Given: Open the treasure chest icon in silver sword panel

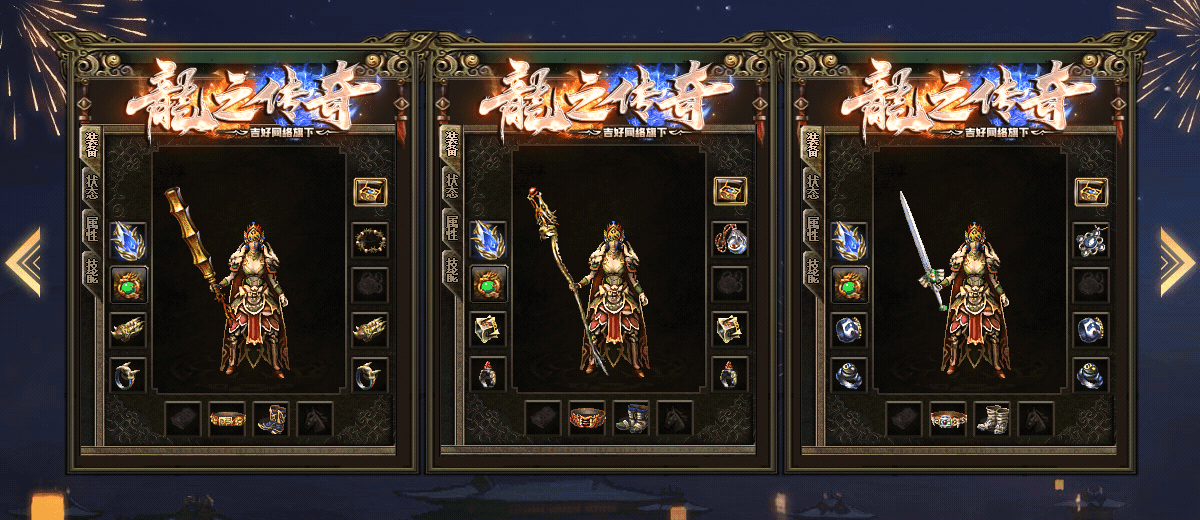Looking at the screenshot, I should (1091, 192).
